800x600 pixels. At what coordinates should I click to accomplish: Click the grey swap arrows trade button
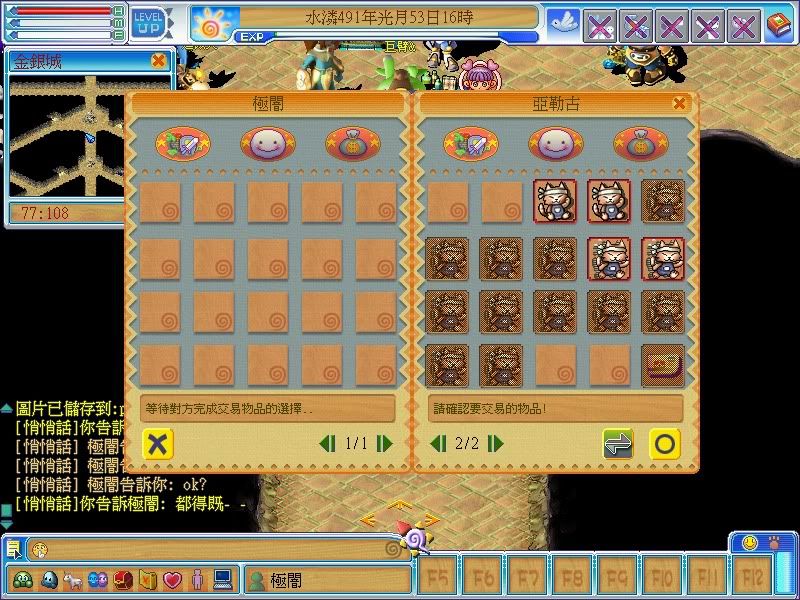[x=617, y=443]
